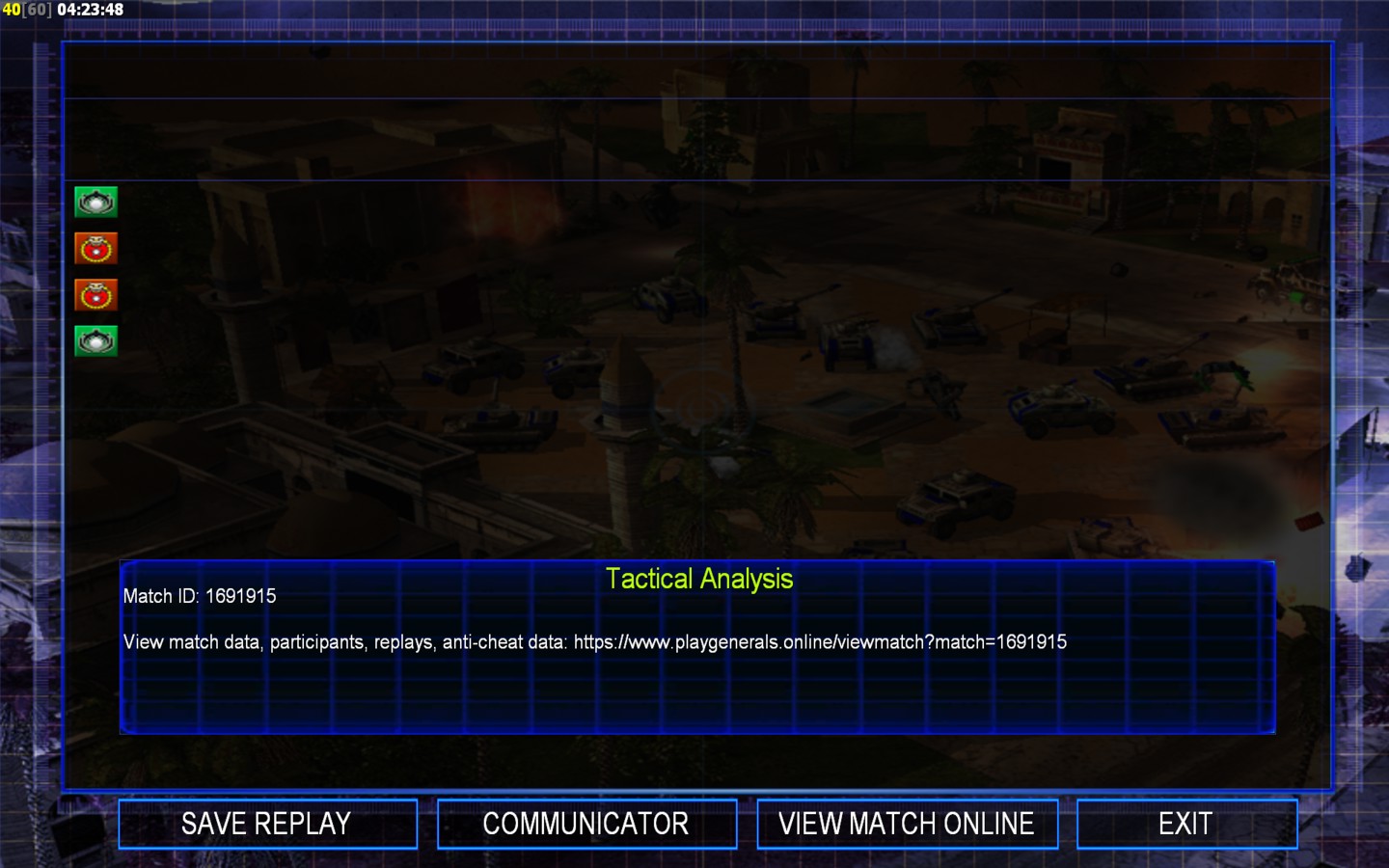
Task: Save the match replay
Action: point(267,824)
